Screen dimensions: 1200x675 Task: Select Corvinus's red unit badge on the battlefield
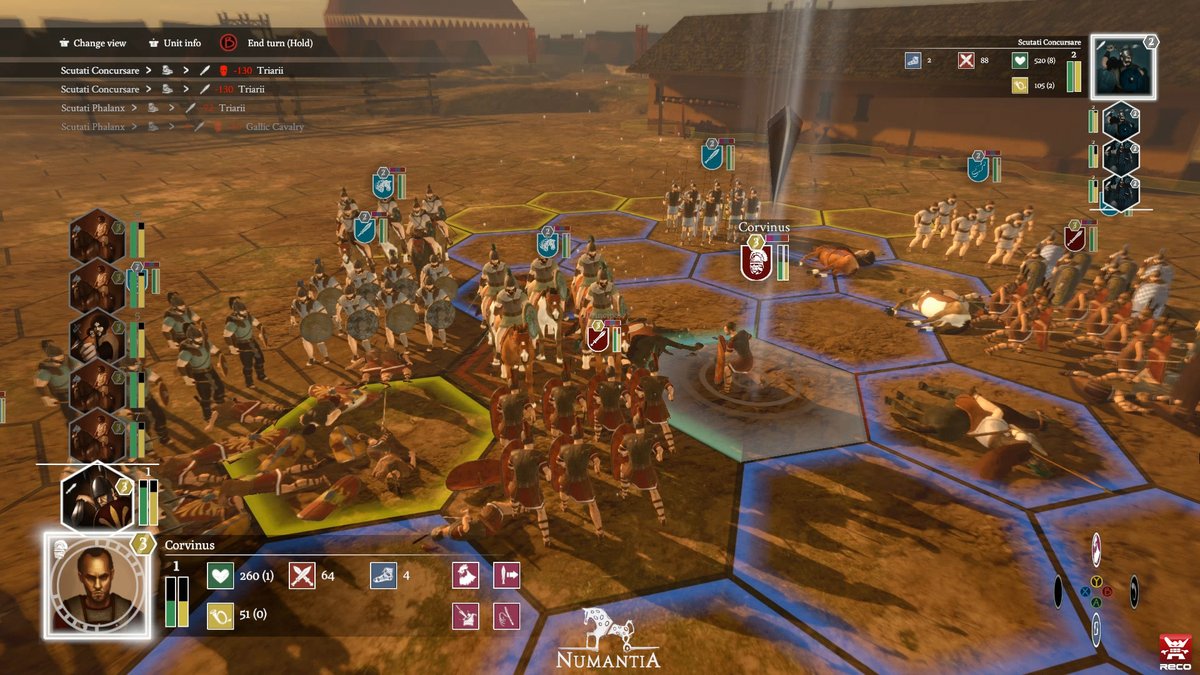756,262
